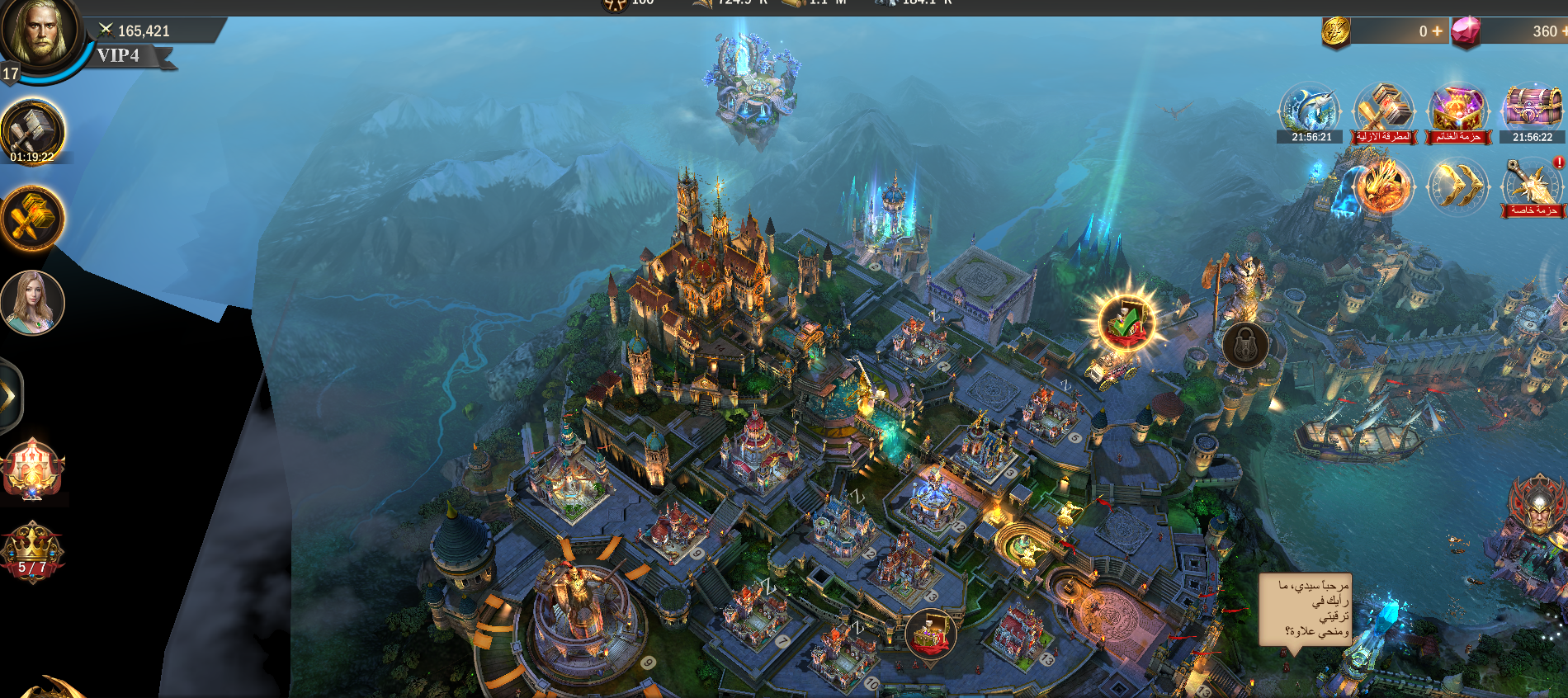Collect the treasure chest bubble over the building
The width and height of the screenshot is (1568, 698).
pos(930,634)
